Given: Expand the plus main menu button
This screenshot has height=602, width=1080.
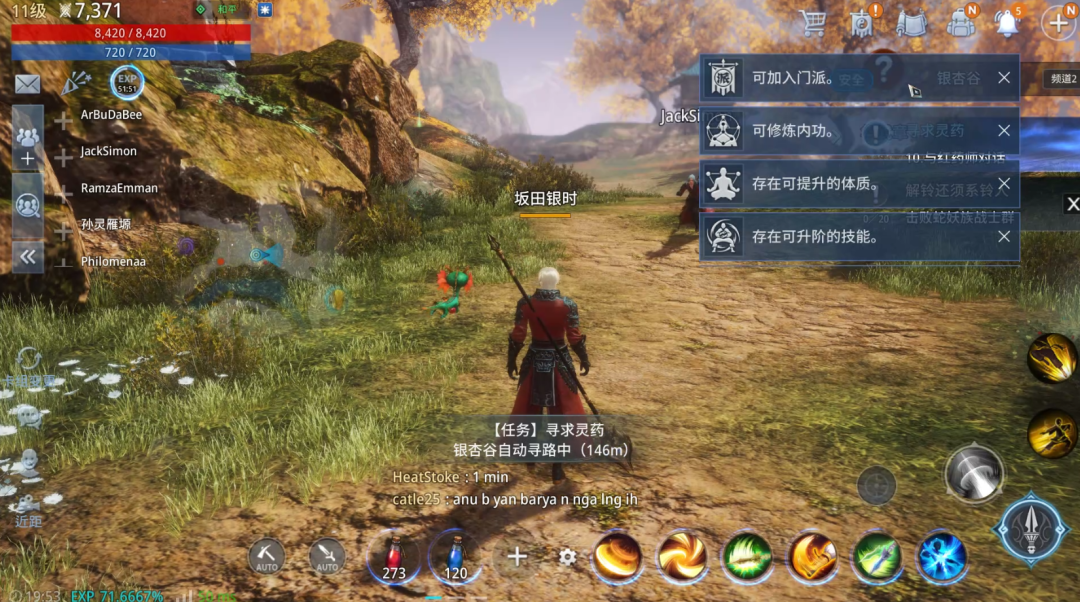Looking at the screenshot, I should [x=1057, y=22].
